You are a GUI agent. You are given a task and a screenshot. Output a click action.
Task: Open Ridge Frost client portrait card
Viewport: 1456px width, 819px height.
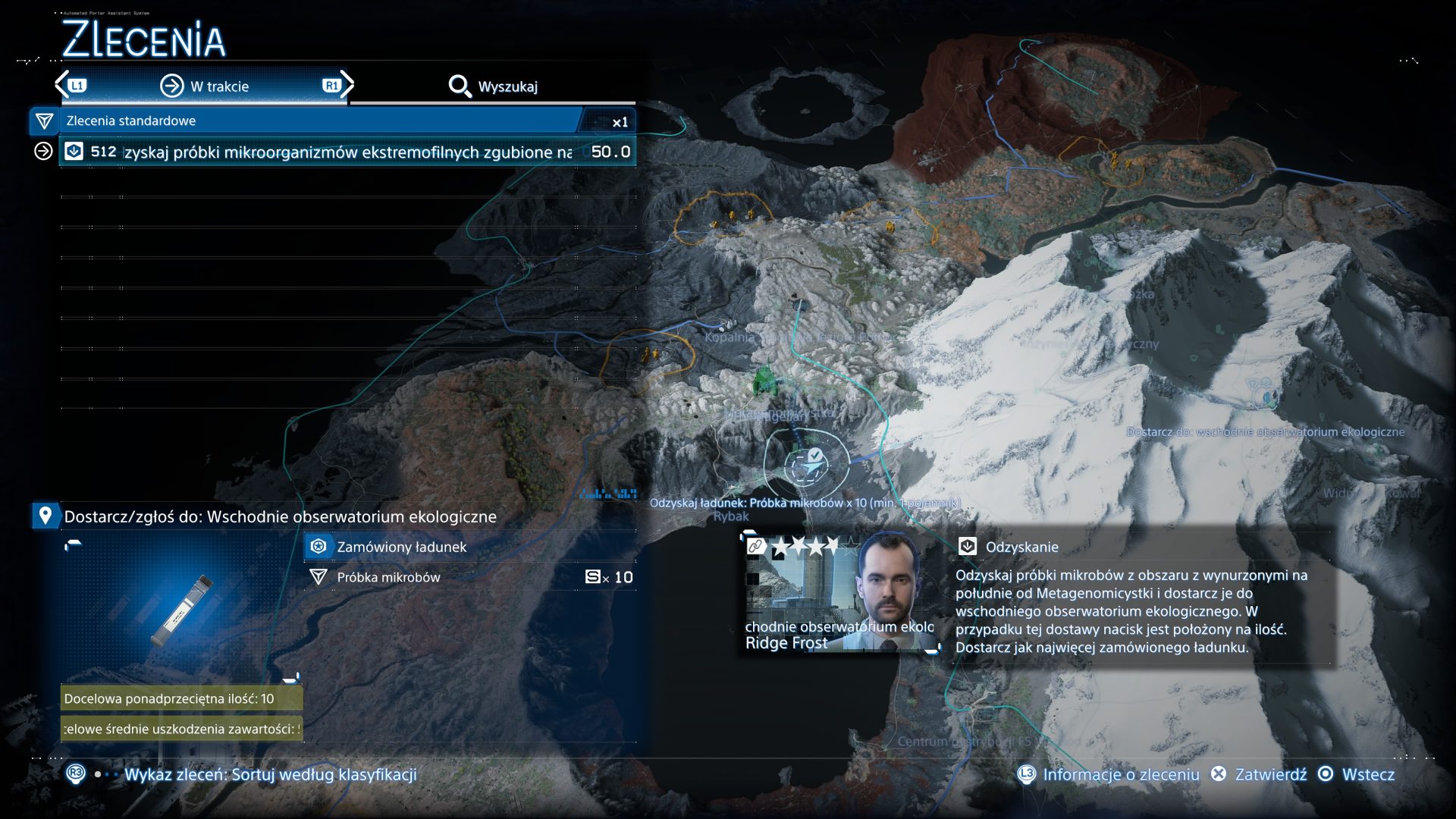pyautogui.click(x=840, y=593)
